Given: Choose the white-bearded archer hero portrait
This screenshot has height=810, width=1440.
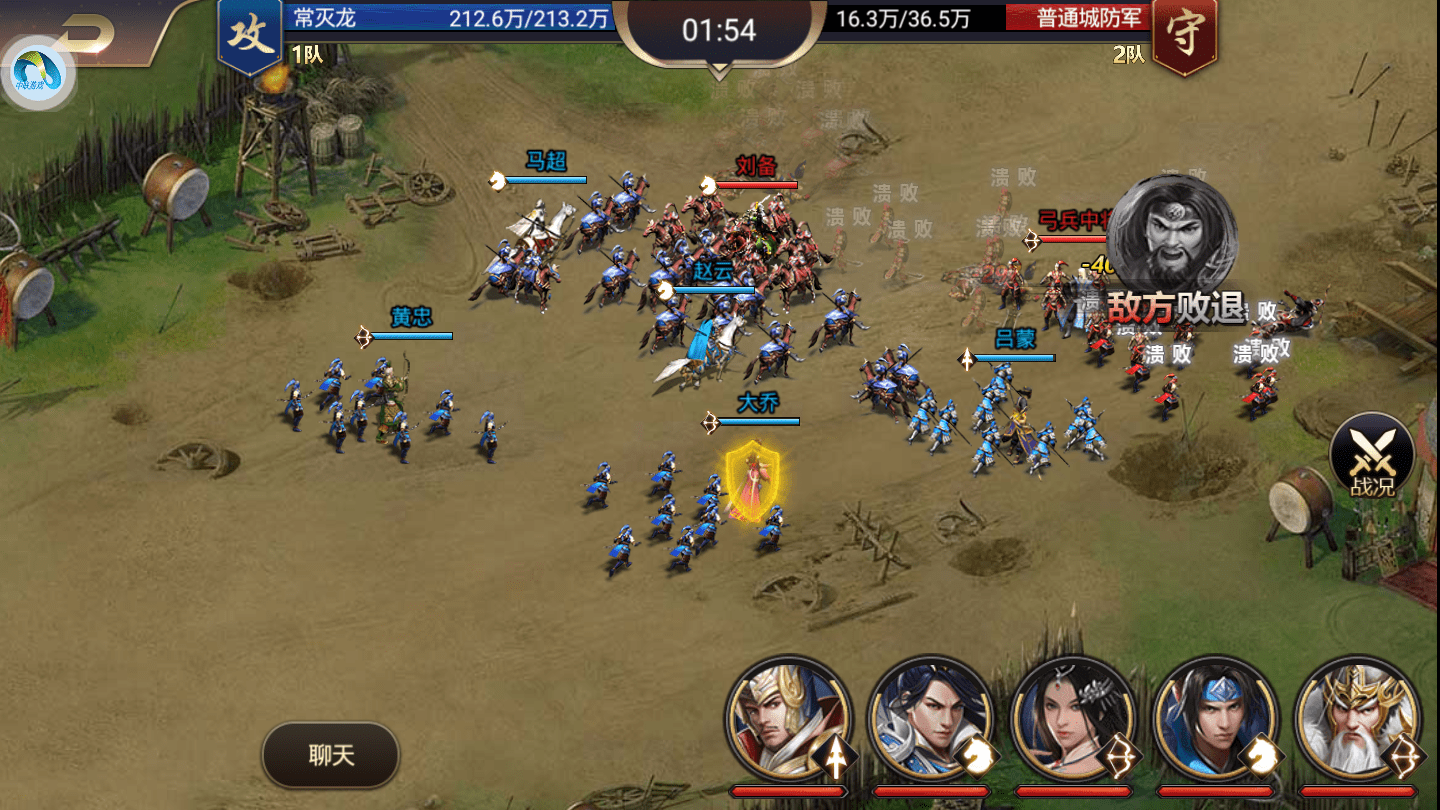Looking at the screenshot, I should pyautogui.click(x=1357, y=718).
